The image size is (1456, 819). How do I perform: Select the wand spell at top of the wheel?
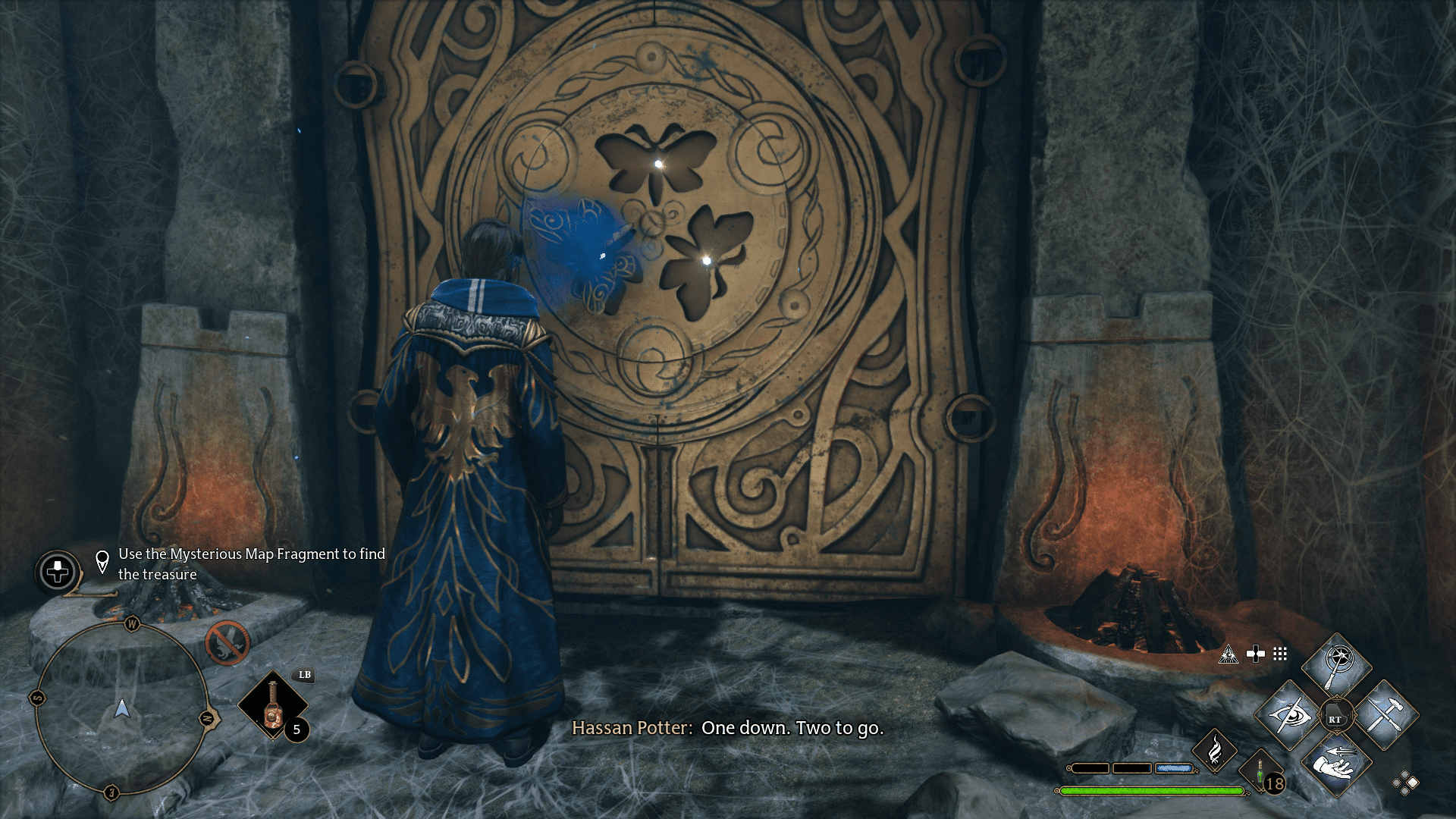1337,659
